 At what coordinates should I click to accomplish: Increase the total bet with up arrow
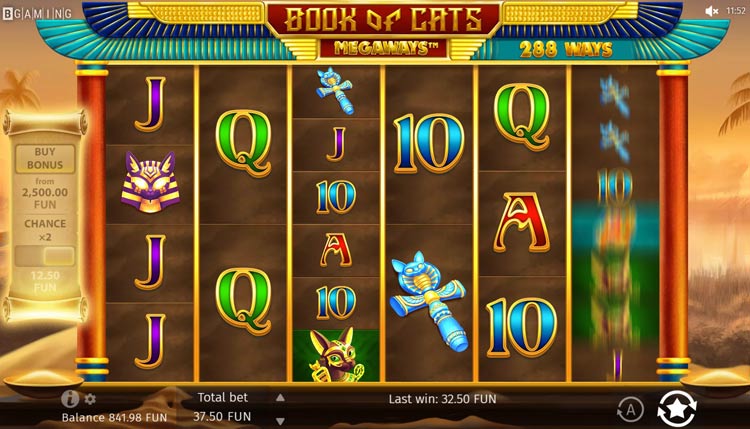point(280,397)
